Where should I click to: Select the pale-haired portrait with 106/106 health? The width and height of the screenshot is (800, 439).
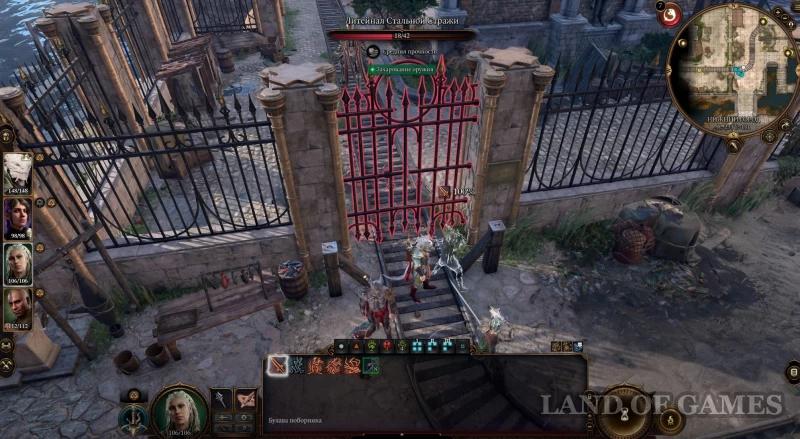17,262
